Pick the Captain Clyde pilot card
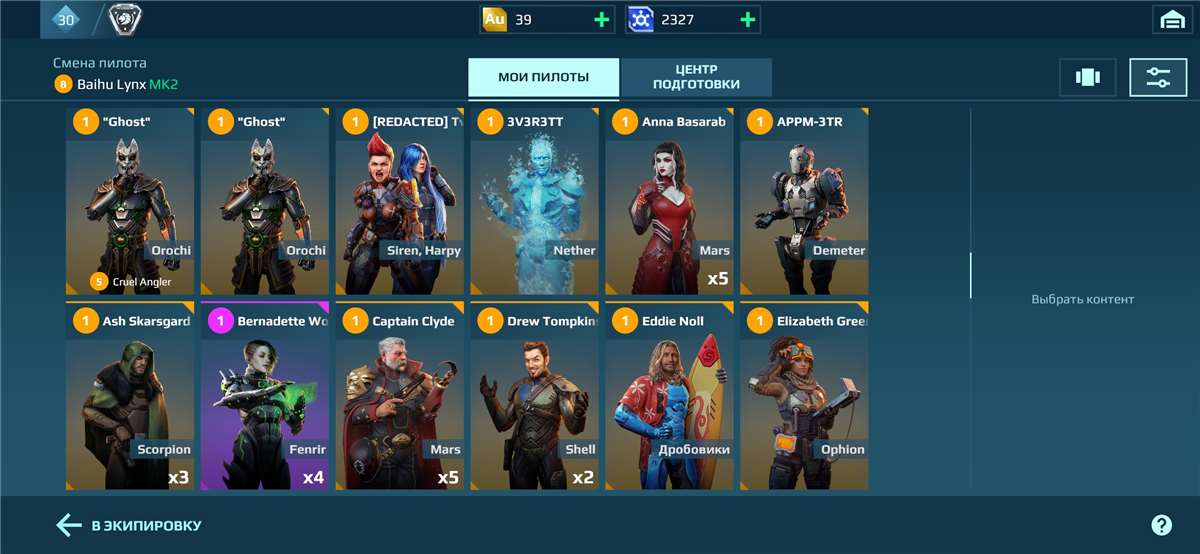The width and height of the screenshot is (1200, 554). (x=399, y=395)
